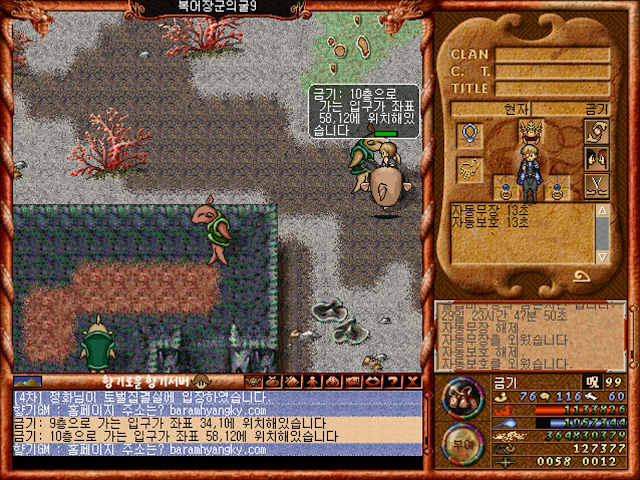Click the two-heads group toolbar icon
This screenshot has height=480, width=640.
(x=332, y=381)
